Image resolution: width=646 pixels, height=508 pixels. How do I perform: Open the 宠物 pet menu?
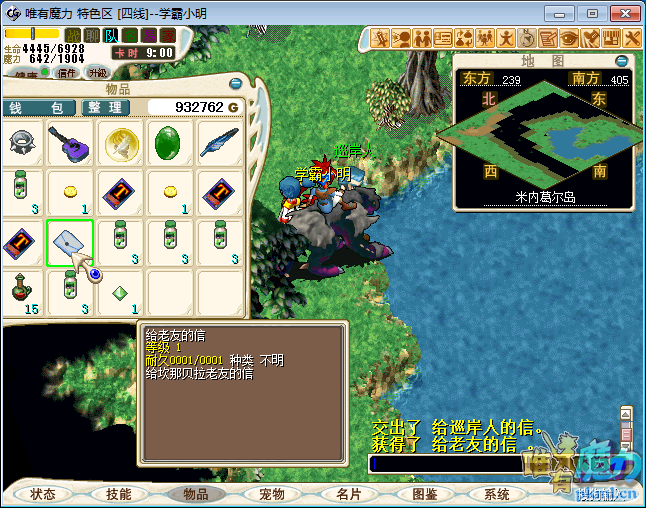pyautogui.click(x=272, y=494)
